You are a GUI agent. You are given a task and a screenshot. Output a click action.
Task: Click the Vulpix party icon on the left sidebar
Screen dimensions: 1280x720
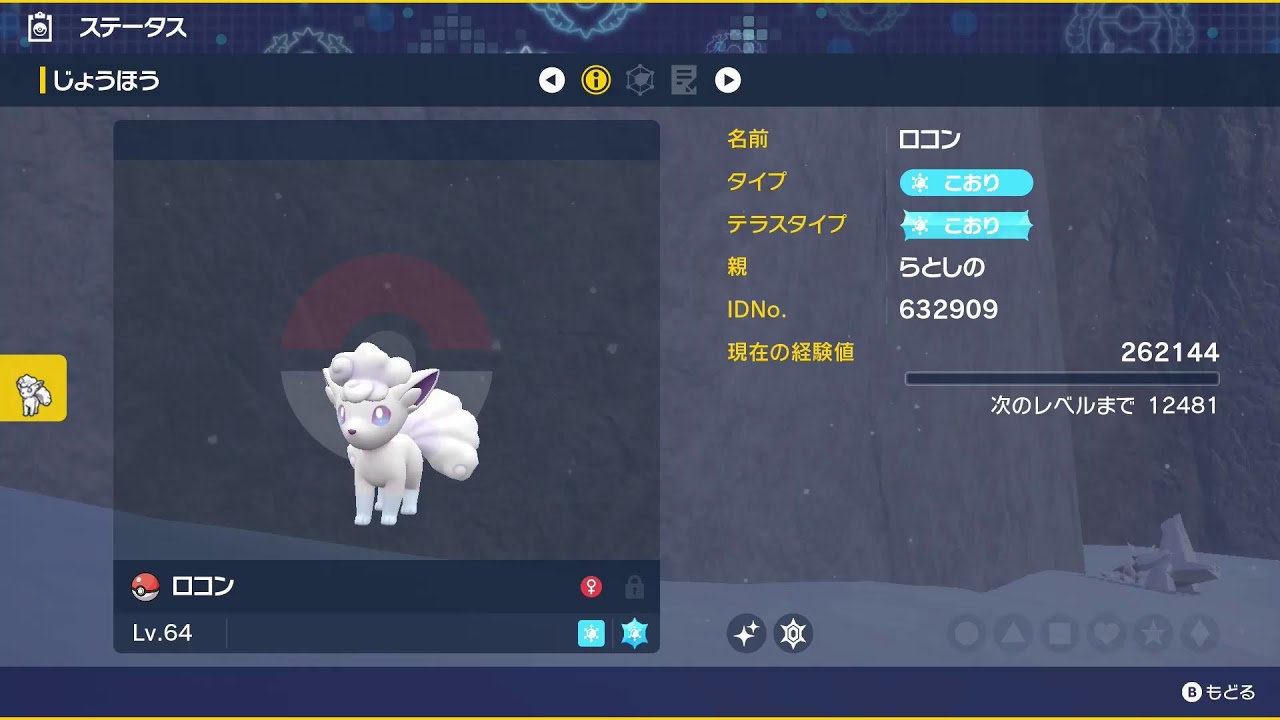33,389
